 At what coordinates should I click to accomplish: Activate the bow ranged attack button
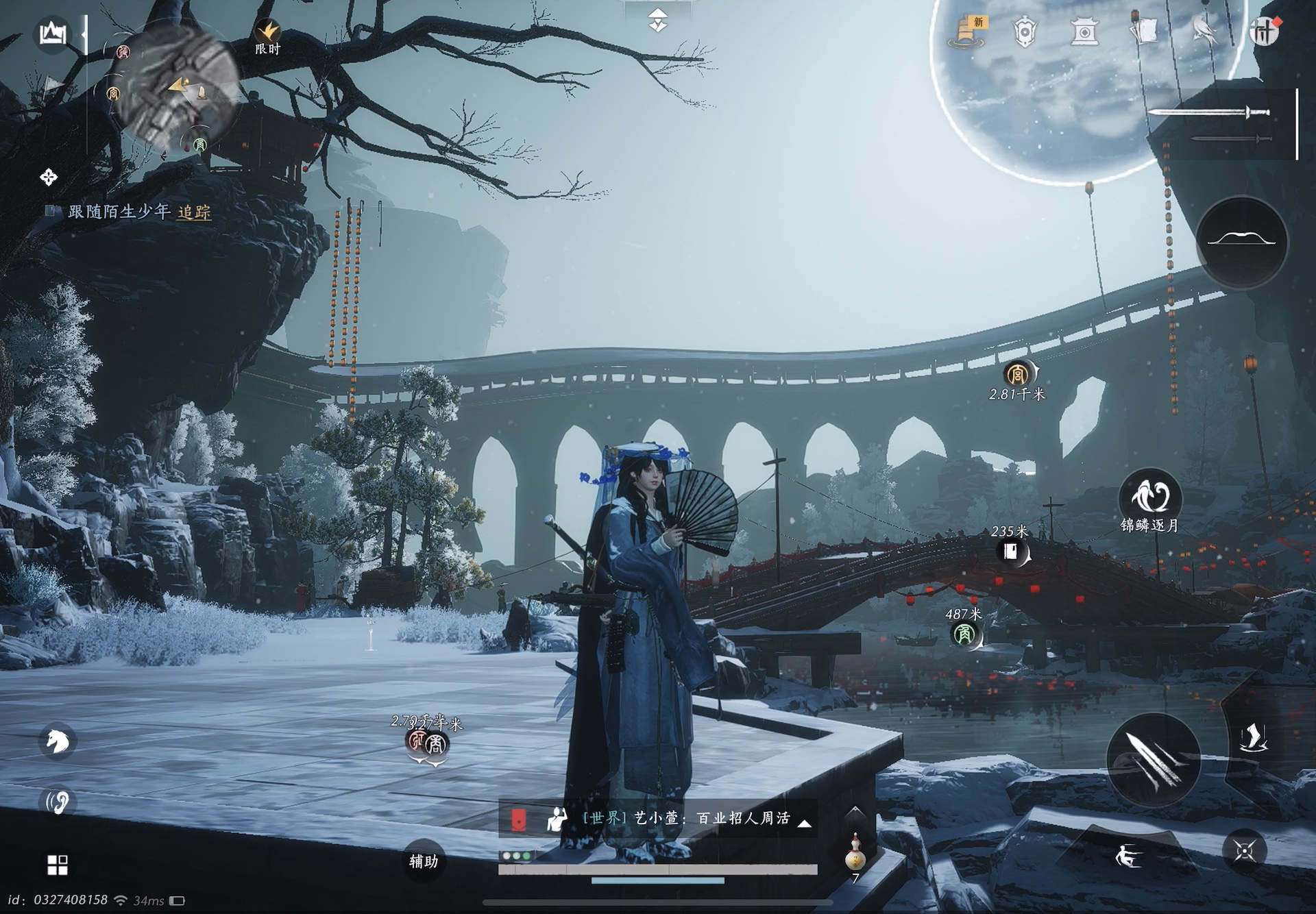click(x=1241, y=241)
